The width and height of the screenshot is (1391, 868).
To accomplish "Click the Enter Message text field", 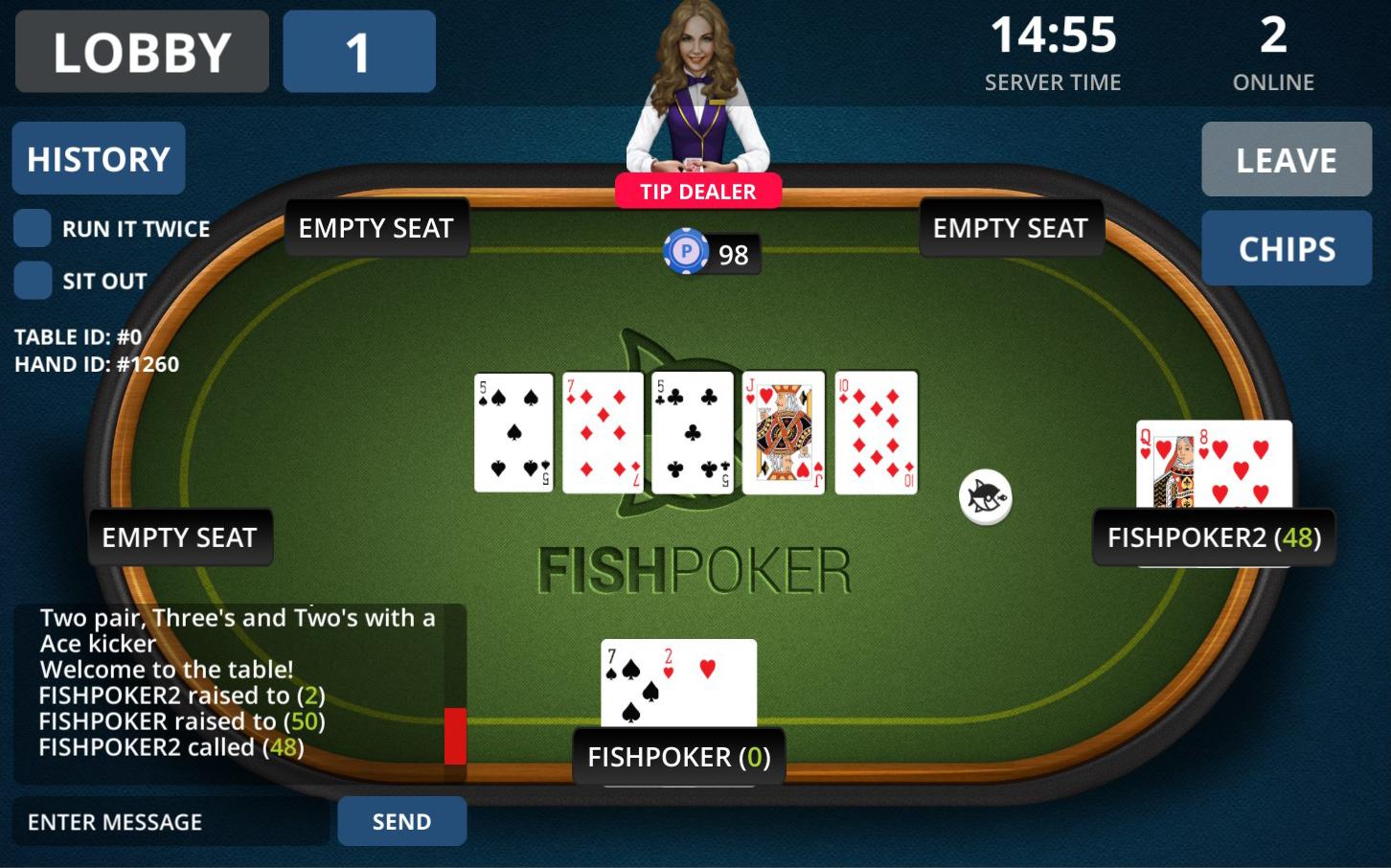I will 168,821.
